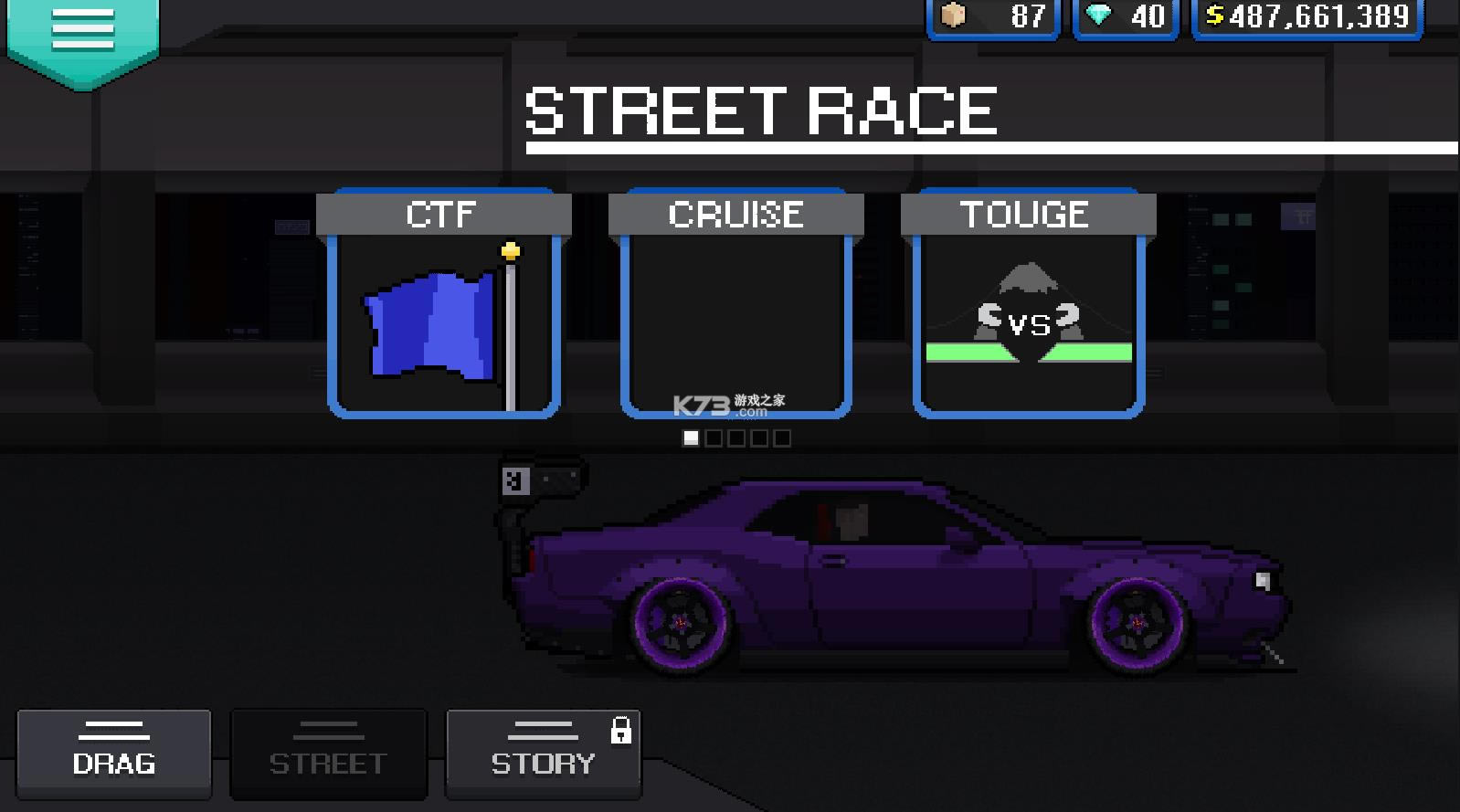Select the second page dot
The height and width of the screenshot is (812, 1460).
click(x=712, y=438)
